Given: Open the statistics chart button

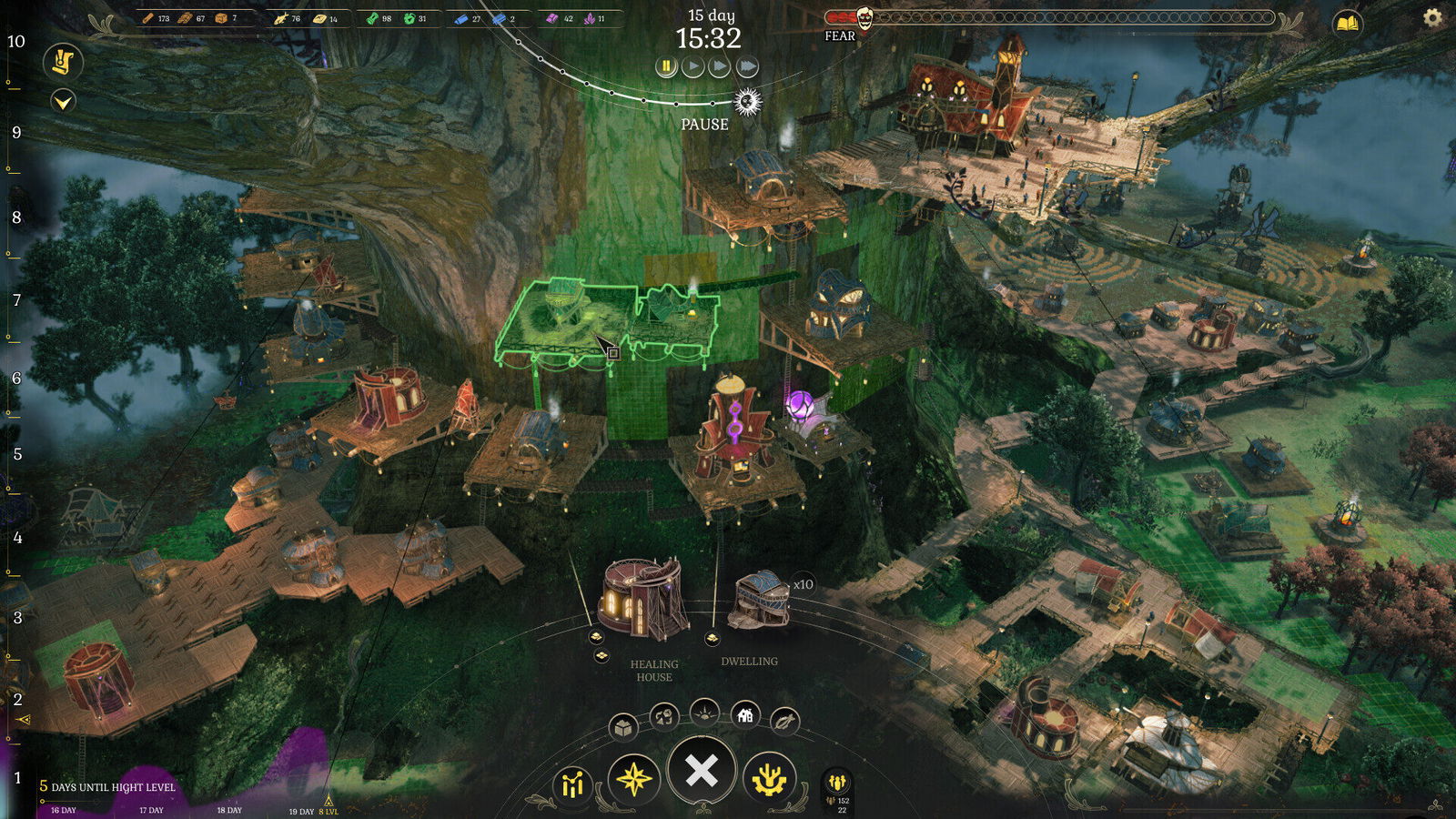Looking at the screenshot, I should tap(572, 784).
